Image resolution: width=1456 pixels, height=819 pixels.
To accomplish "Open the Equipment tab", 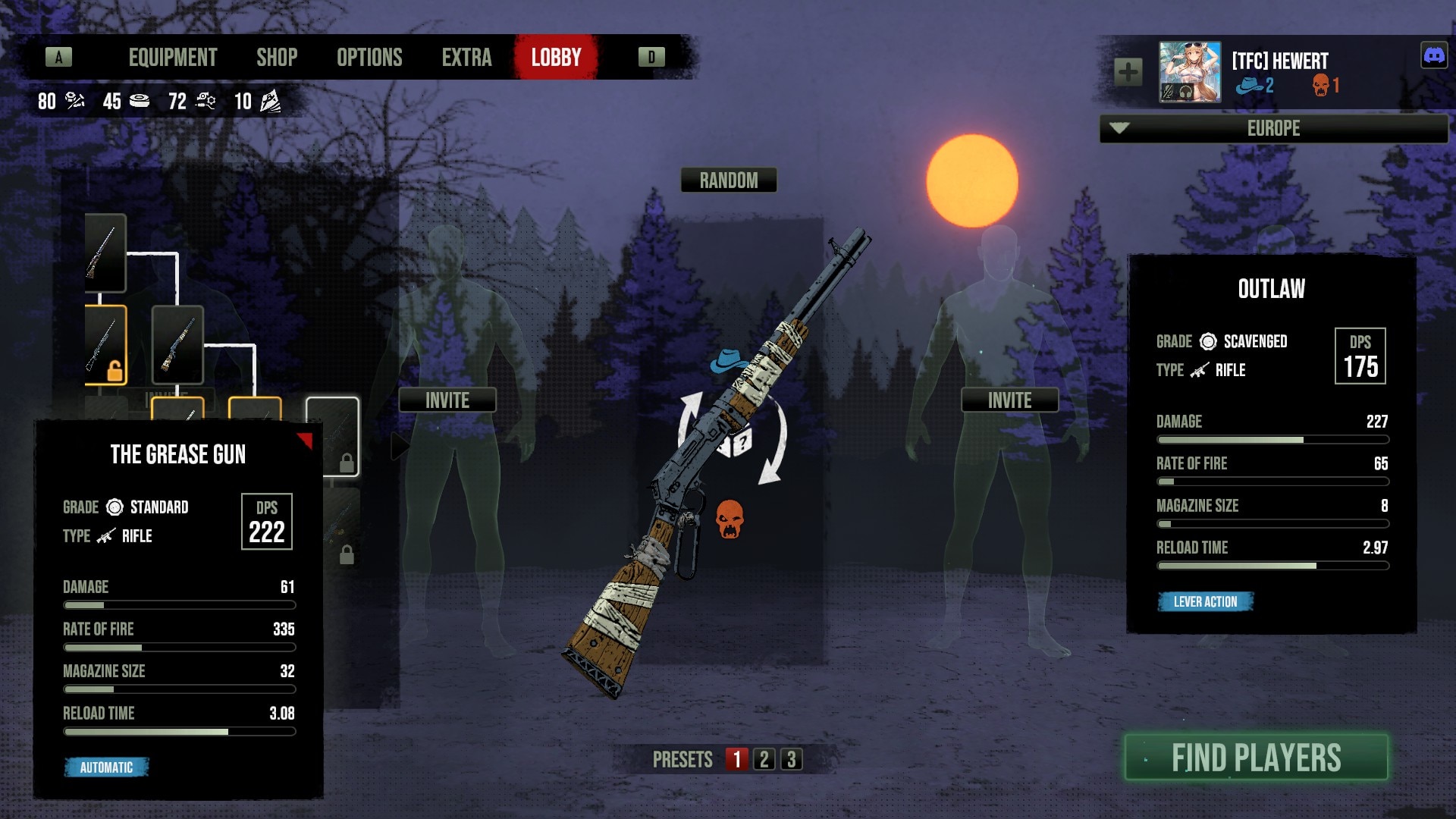I will [173, 58].
